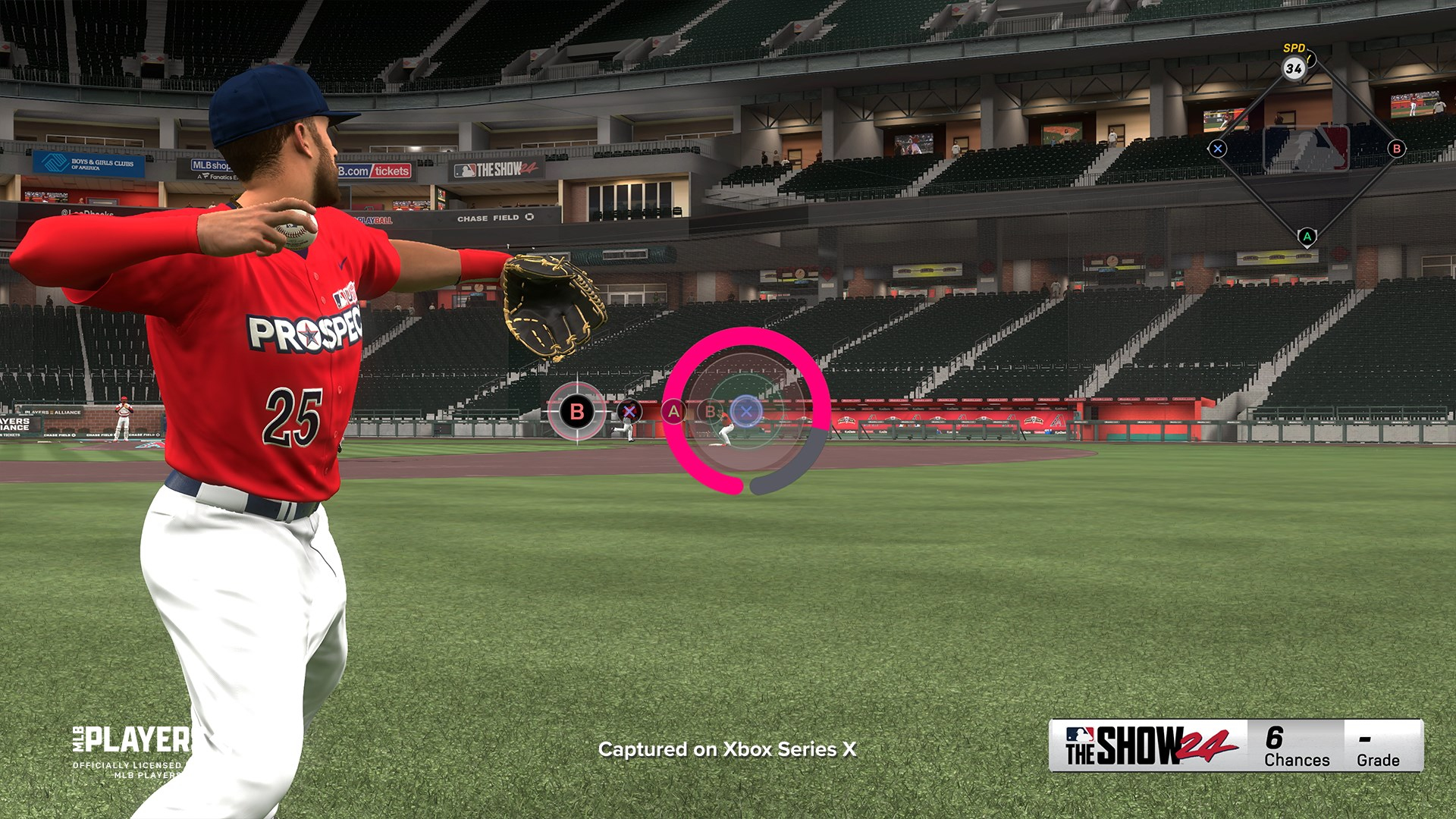Select the B throw prompt with the crosshair

pyautogui.click(x=576, y=411)
